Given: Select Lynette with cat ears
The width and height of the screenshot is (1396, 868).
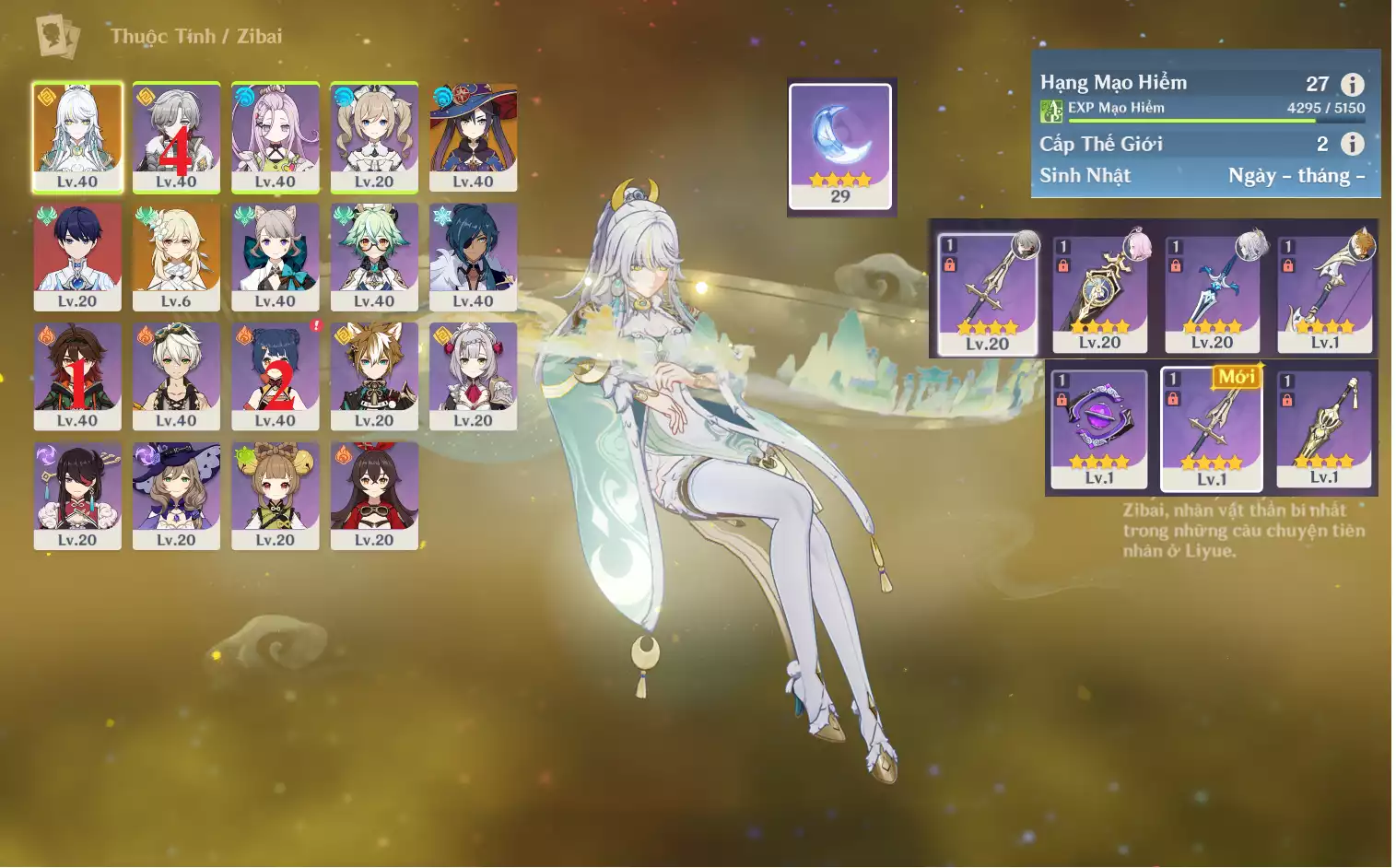Looking at the screenshot, I should click(275, 256).
